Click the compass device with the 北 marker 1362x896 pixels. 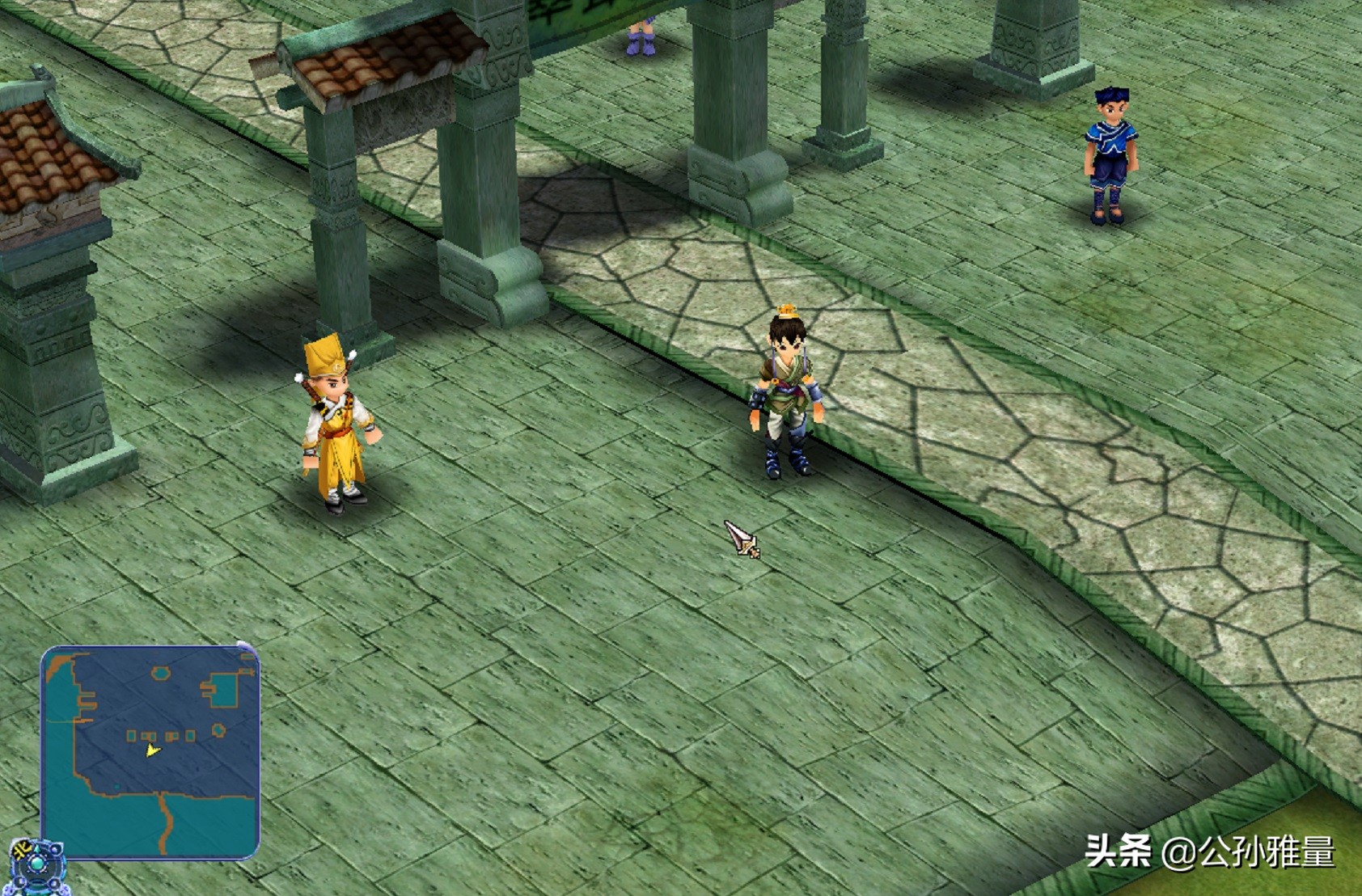click(x=36, y=866)
